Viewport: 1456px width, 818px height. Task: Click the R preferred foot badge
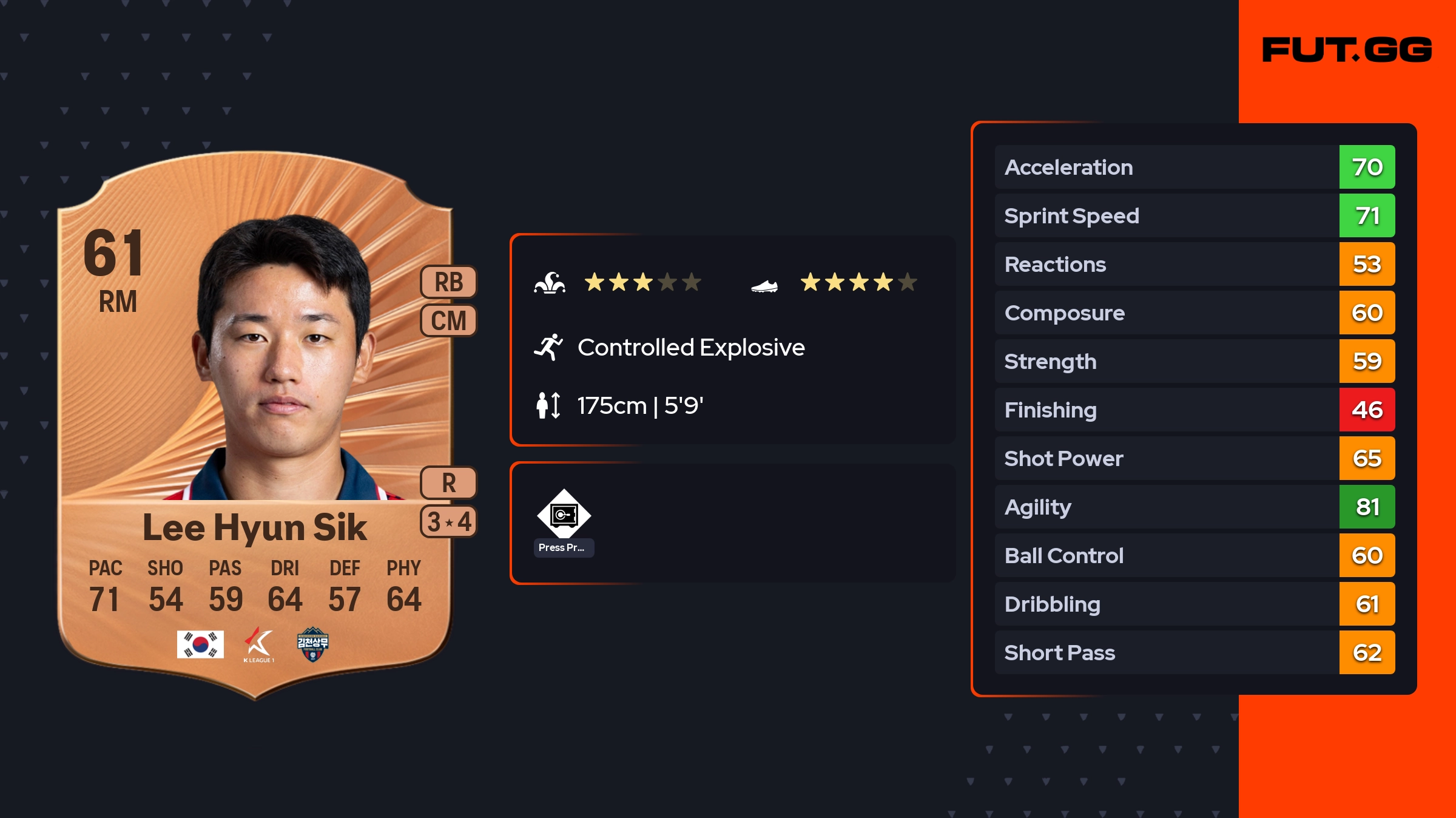point(449,483)
